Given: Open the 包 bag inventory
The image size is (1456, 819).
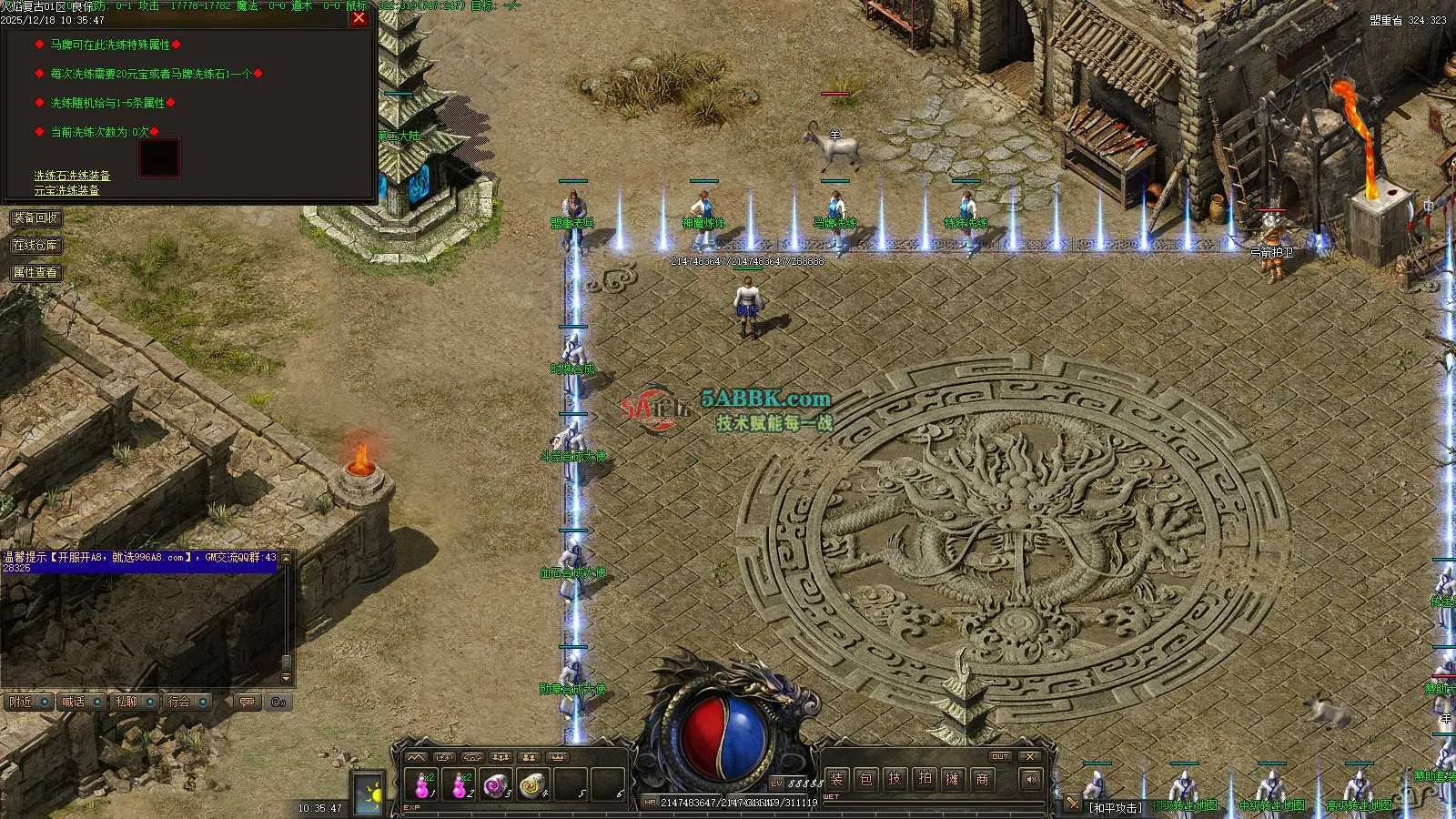Looking at the screenshot, I should (x=865, y=779).
